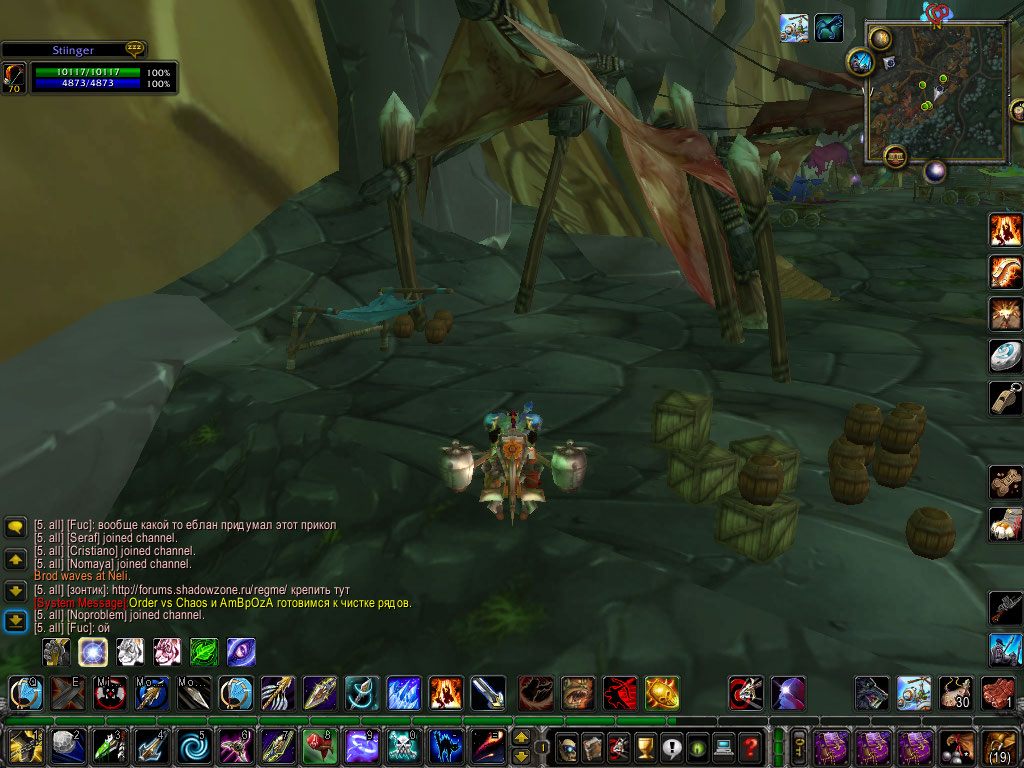Jump chat to the newest messages
Screen dimensions: 1024x768
click(15, 621)
